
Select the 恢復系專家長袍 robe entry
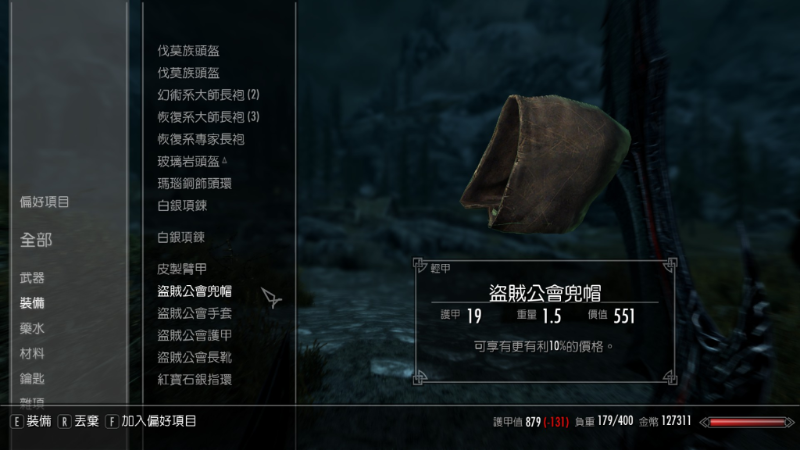point(201,139)
